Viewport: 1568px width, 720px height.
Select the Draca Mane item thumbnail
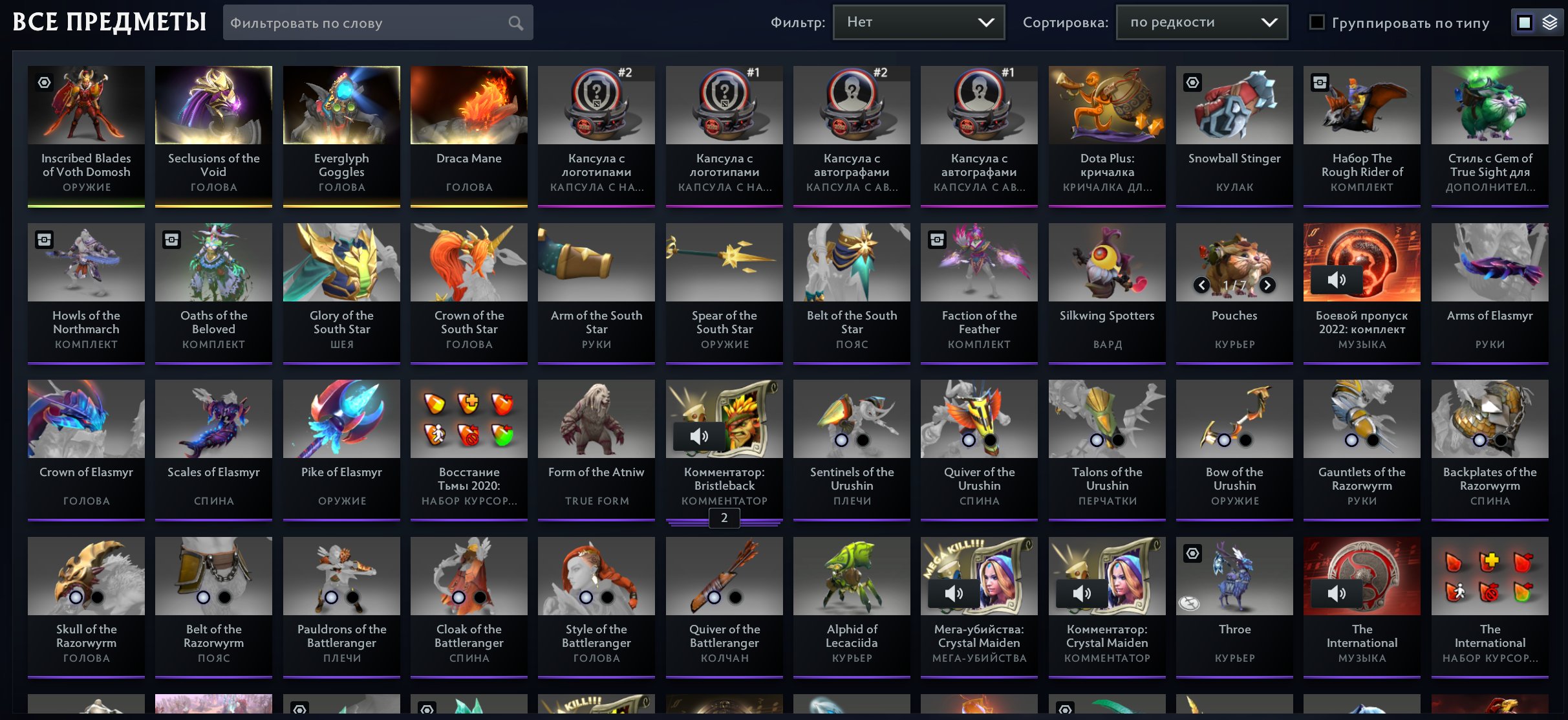click(468, 105)
